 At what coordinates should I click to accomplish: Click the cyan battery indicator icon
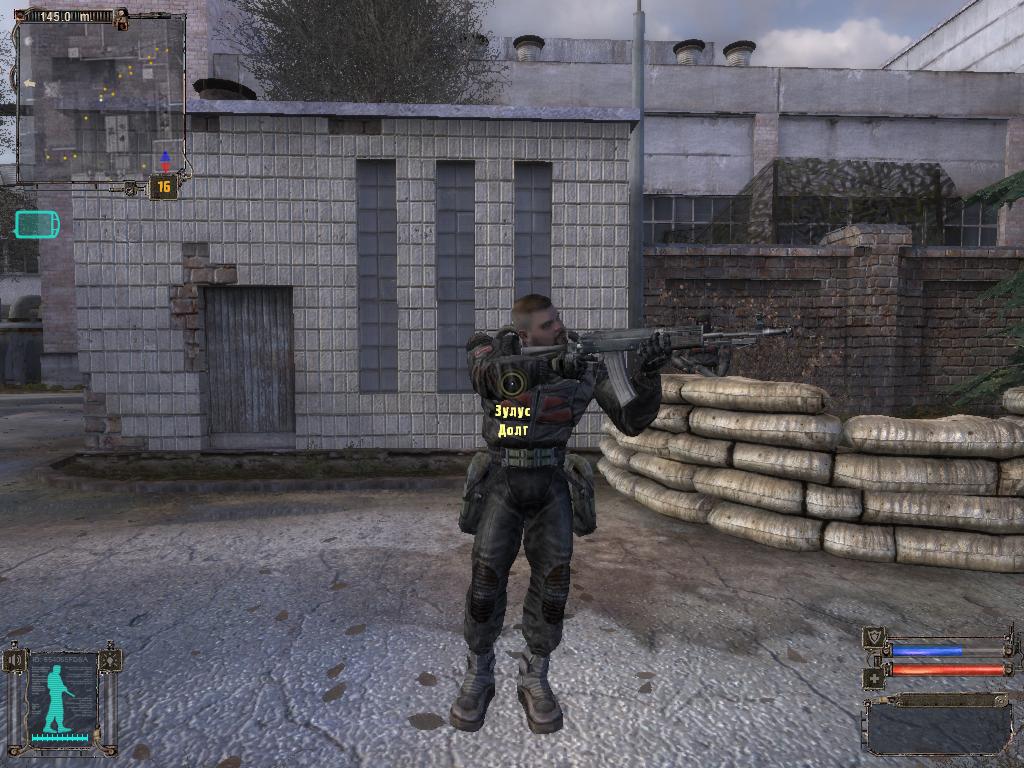(x=36, y=224)
